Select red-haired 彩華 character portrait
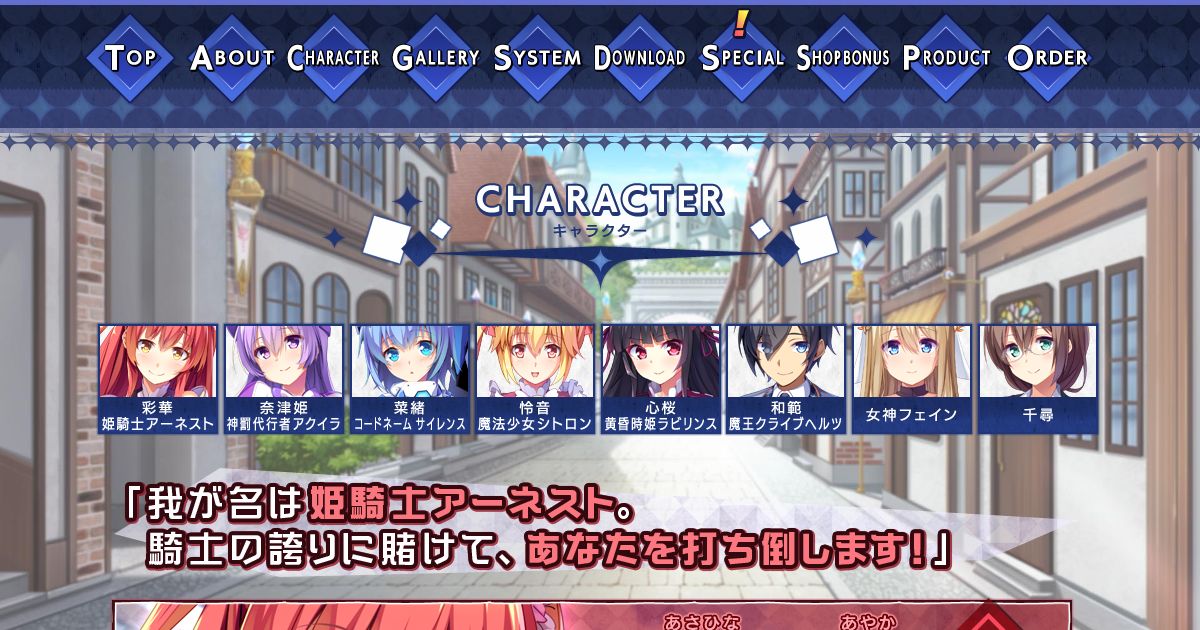 (x=158, y=379)
